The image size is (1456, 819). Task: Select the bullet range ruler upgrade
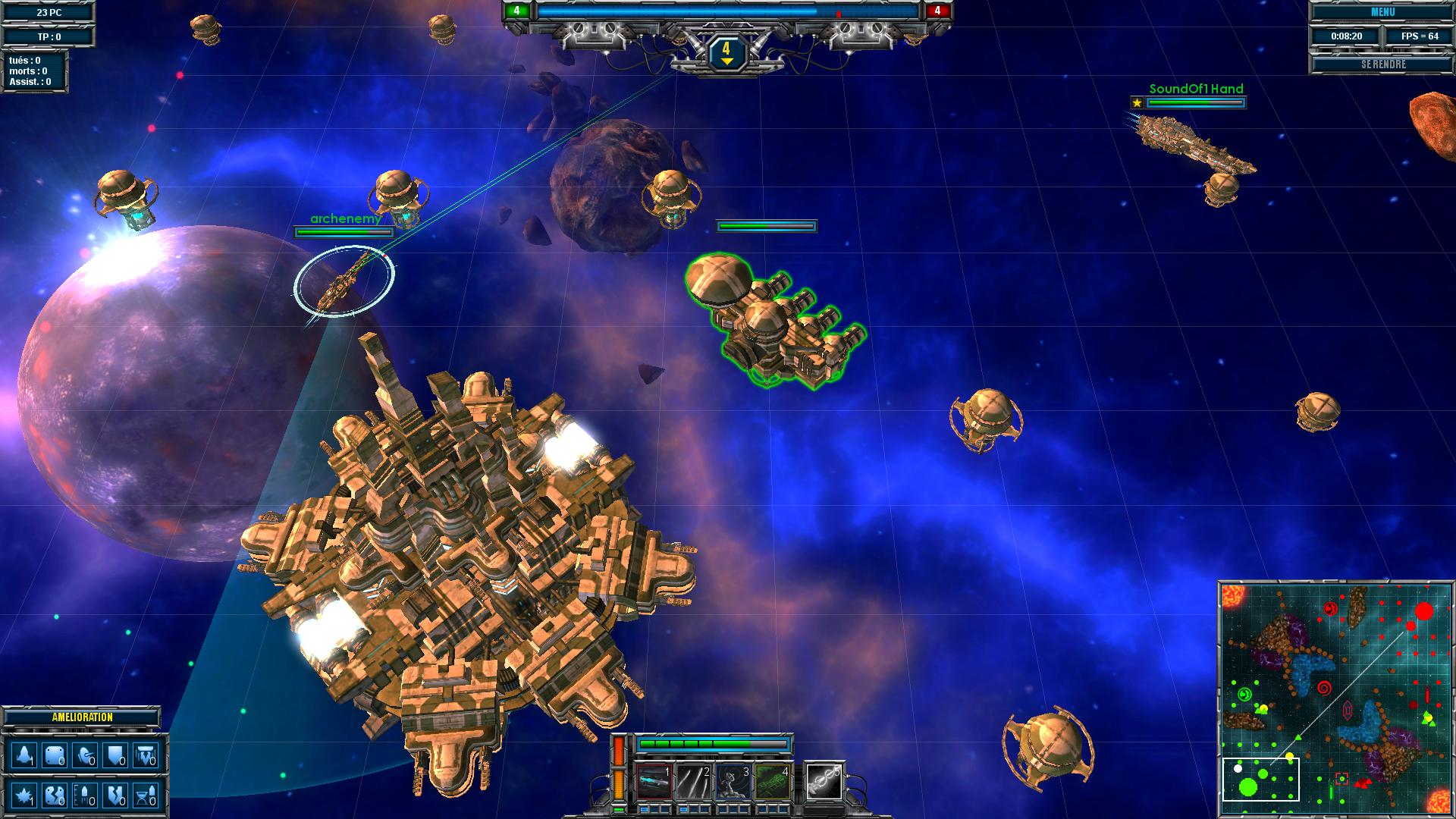[85, 795]
